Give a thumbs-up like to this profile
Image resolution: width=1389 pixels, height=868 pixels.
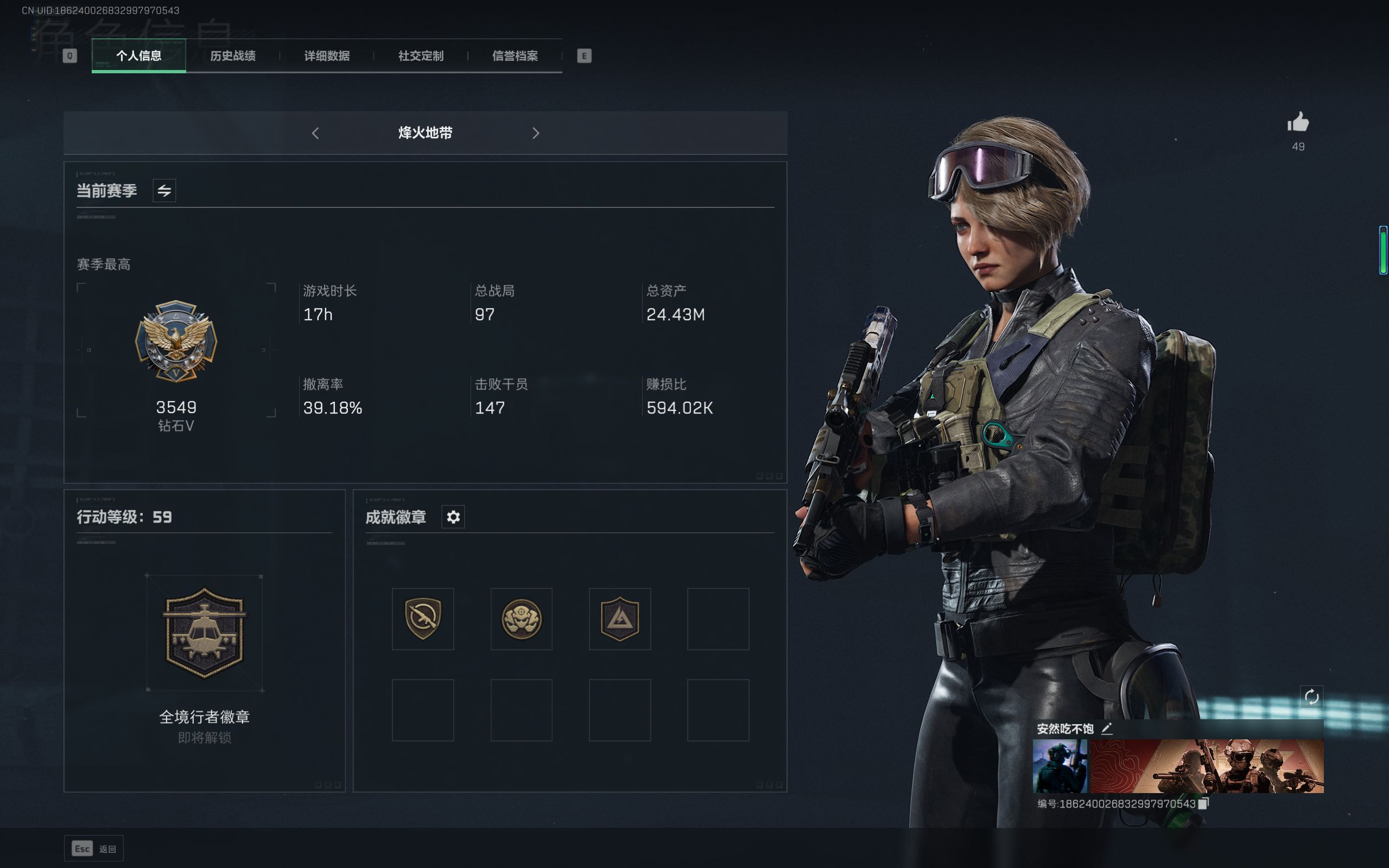pyautogui.click(x=1298, y=122)
